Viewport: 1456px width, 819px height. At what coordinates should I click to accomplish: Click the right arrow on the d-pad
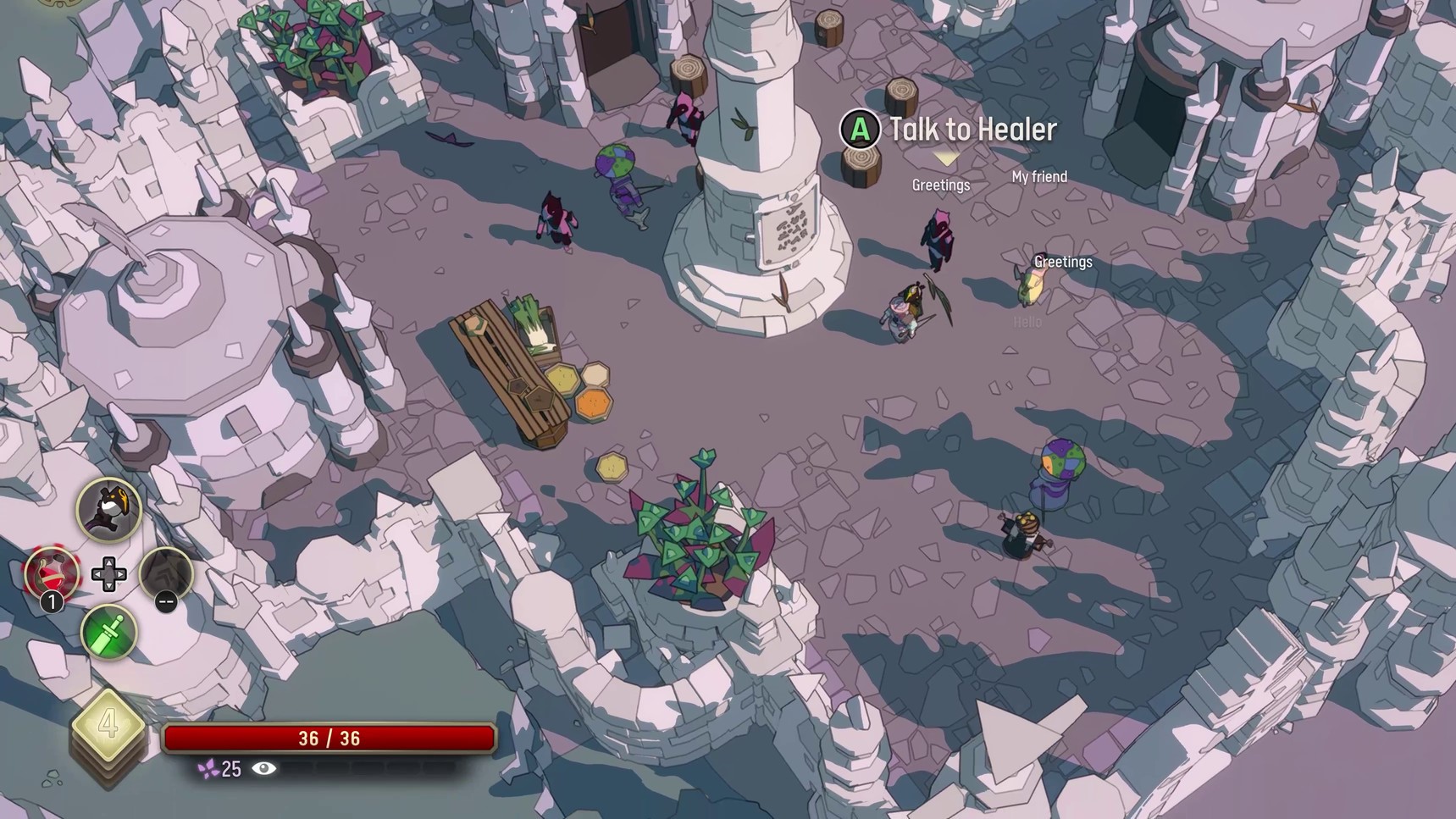pyautogui.click(x=120, y=574)
